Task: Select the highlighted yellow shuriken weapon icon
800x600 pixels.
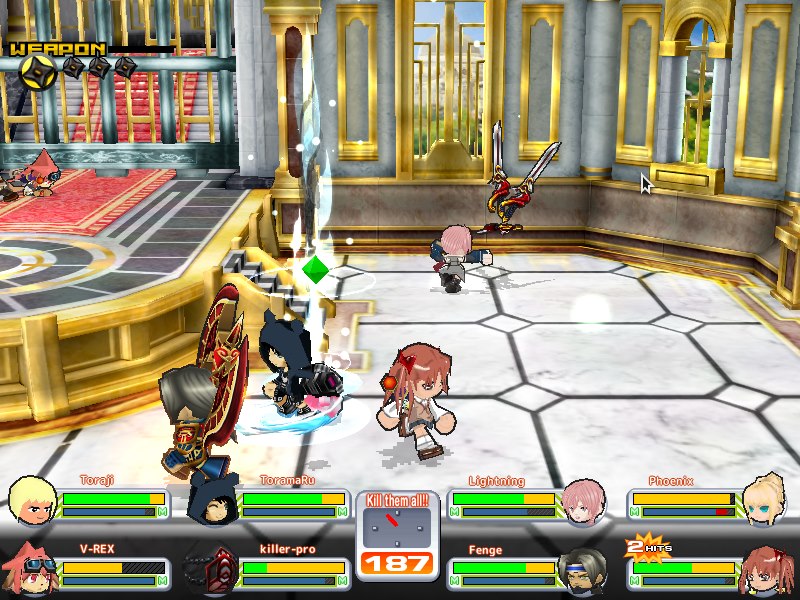Action: [38, 69]
